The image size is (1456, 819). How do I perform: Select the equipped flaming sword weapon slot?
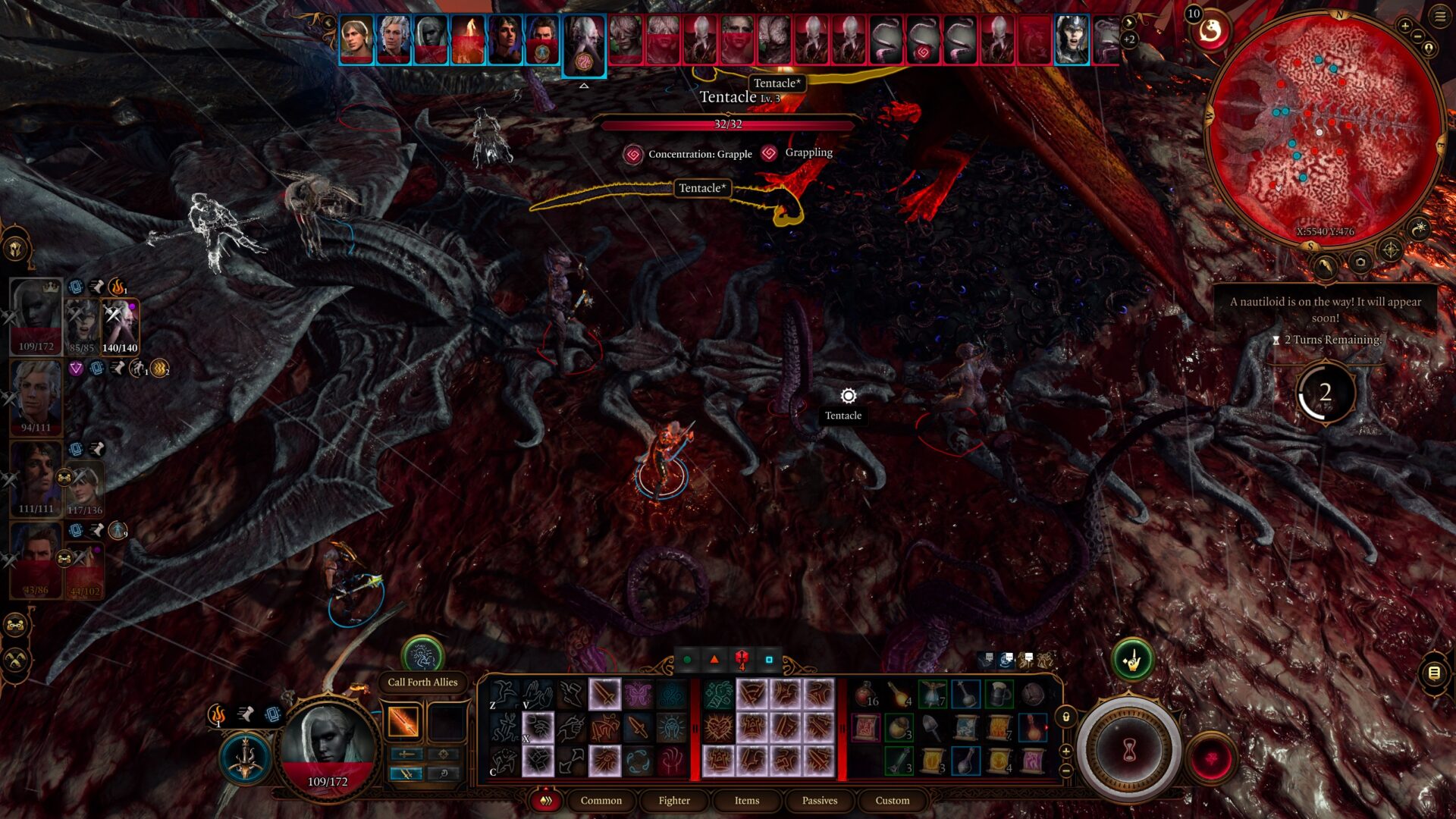coord(403,721)
